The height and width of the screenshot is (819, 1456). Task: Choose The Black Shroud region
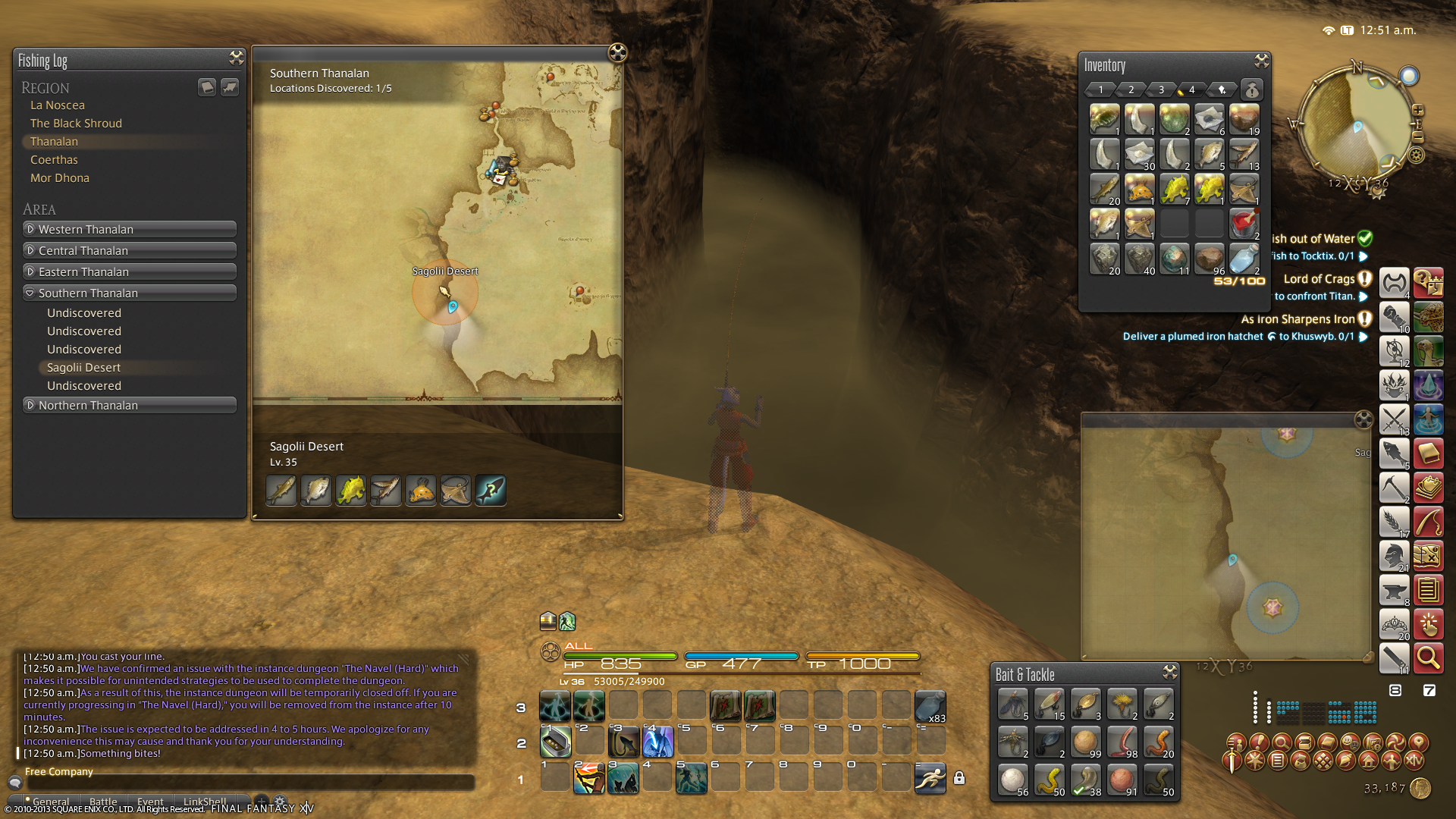(x=76, y=124)
